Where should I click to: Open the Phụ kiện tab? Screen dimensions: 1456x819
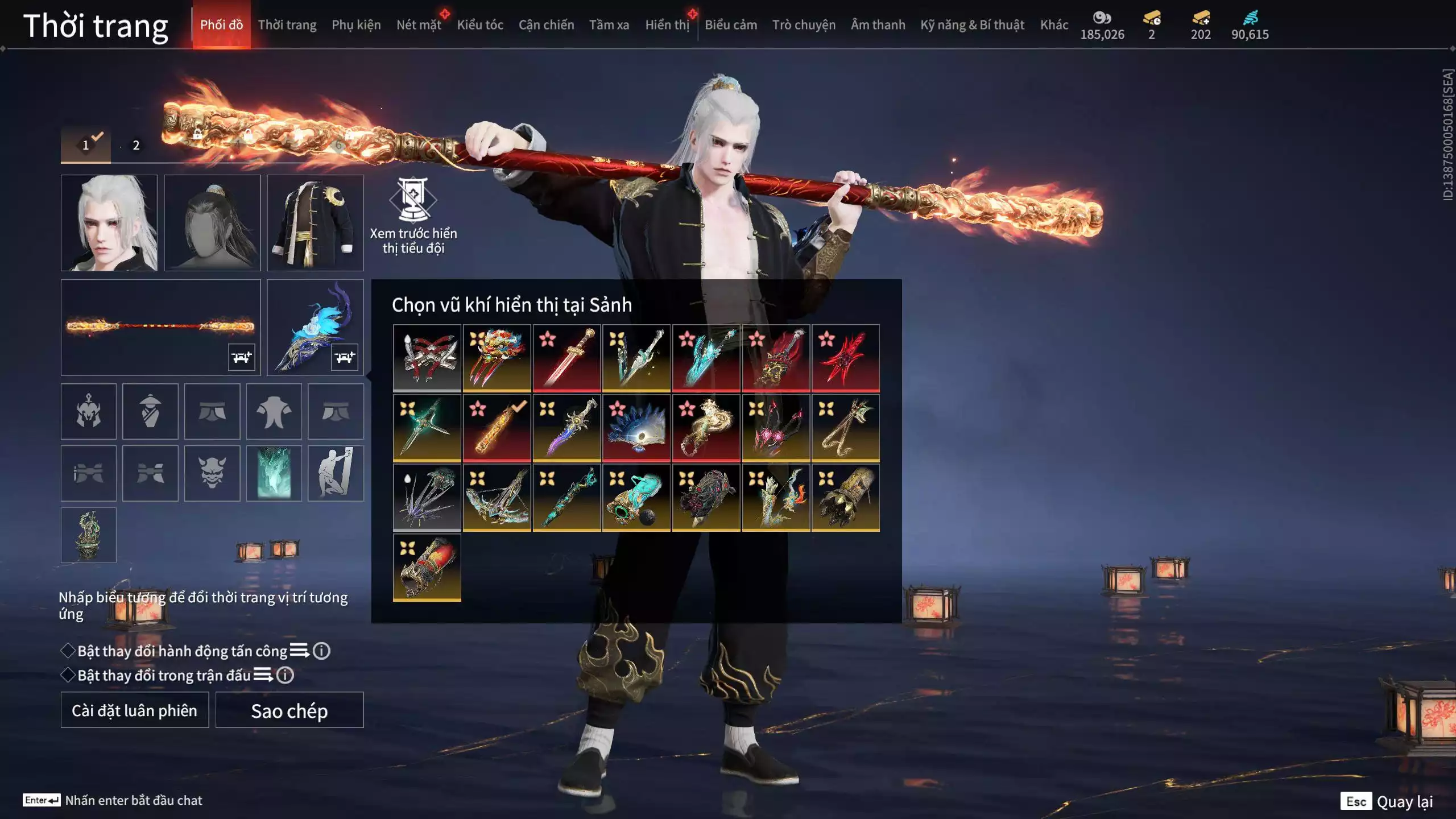tap(356, 25)
